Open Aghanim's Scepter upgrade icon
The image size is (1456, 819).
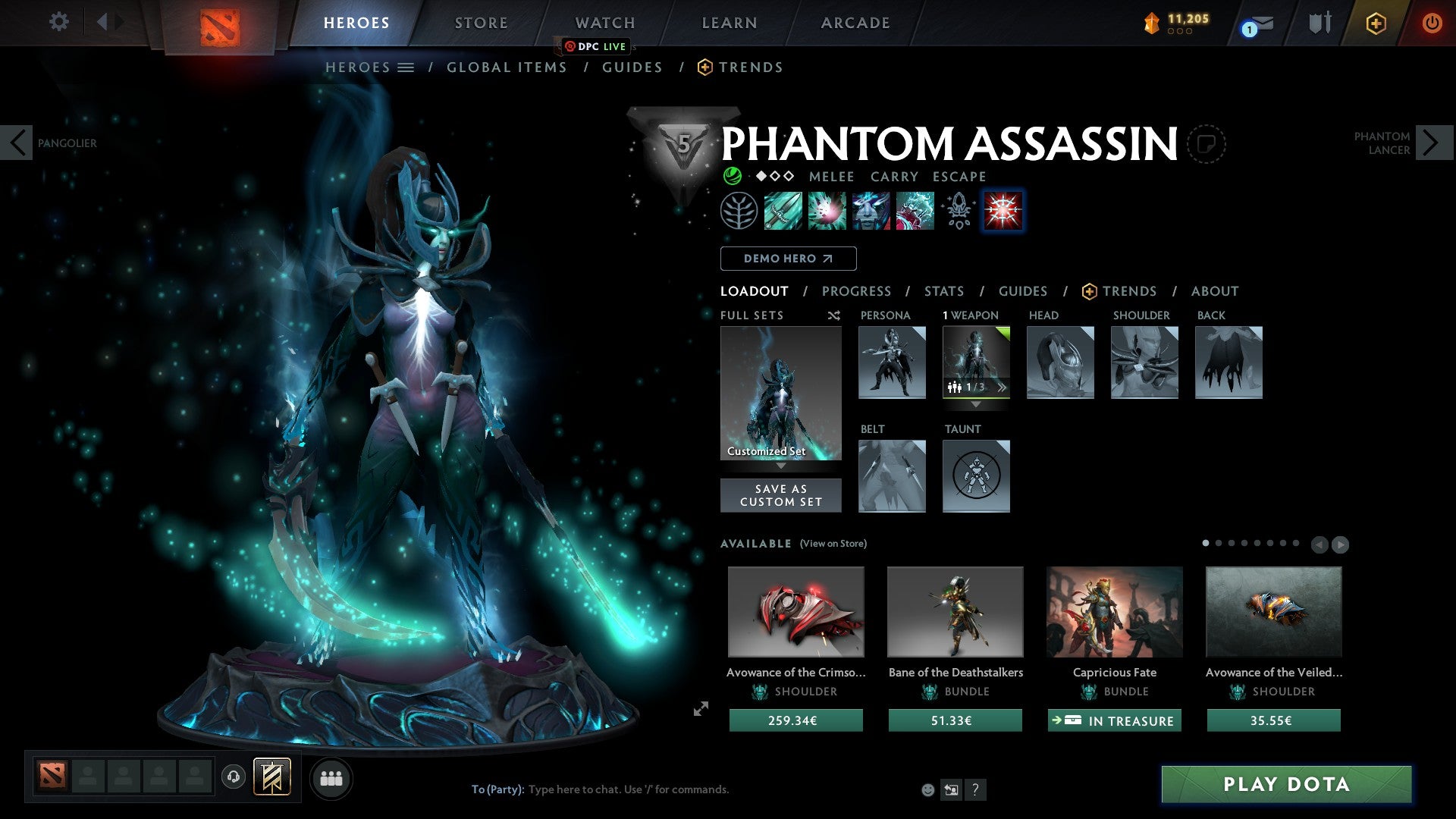957,211
